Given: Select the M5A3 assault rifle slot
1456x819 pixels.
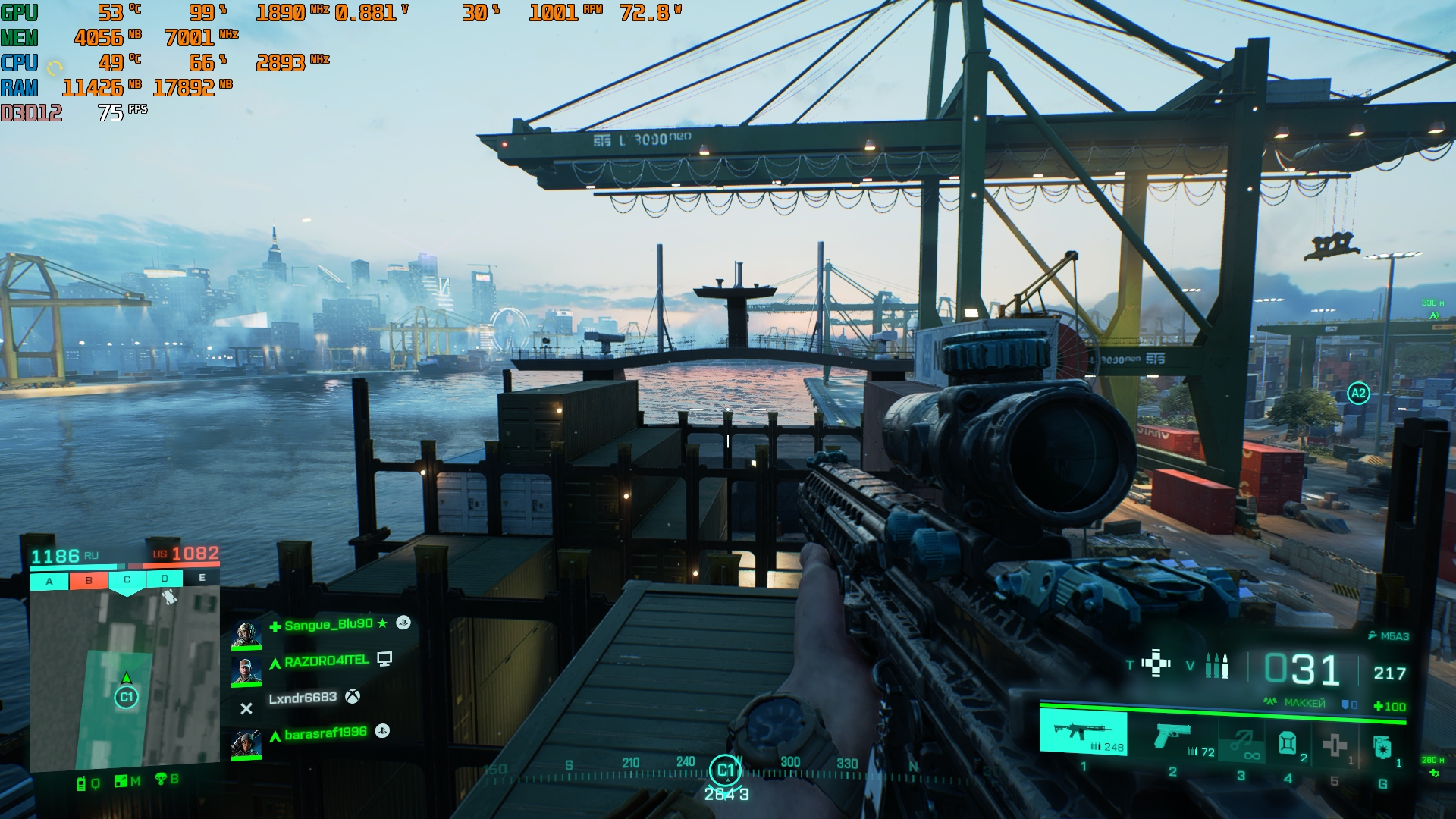Looking at the screenshot, I should click(x=1083, y=733).
